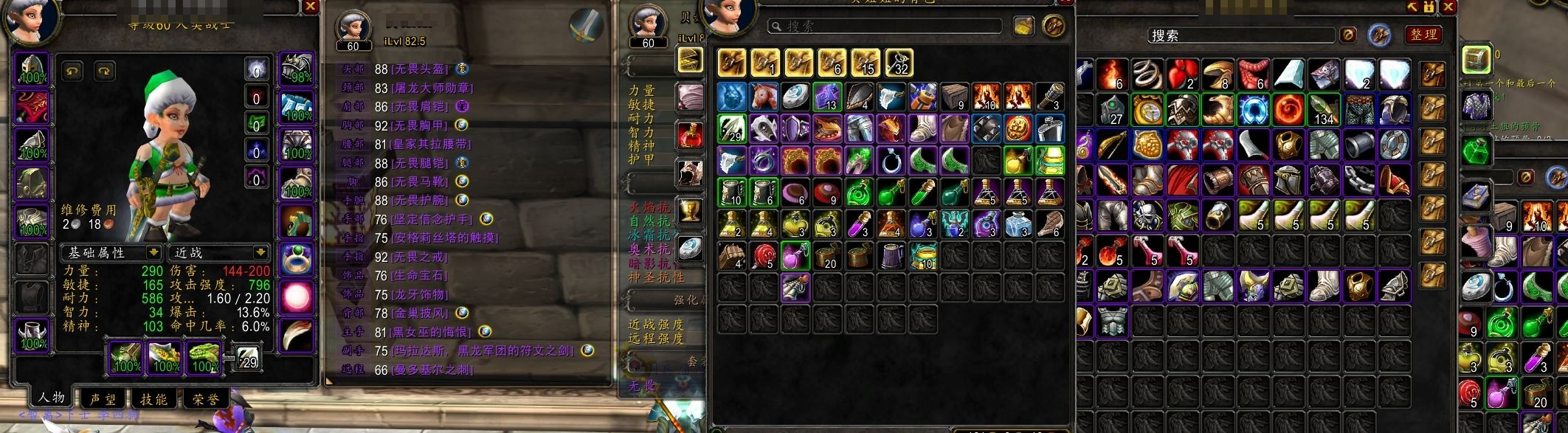This screenshot has width=1568, height=433.
Task: Close the bank window
Action: (1448, 7)
